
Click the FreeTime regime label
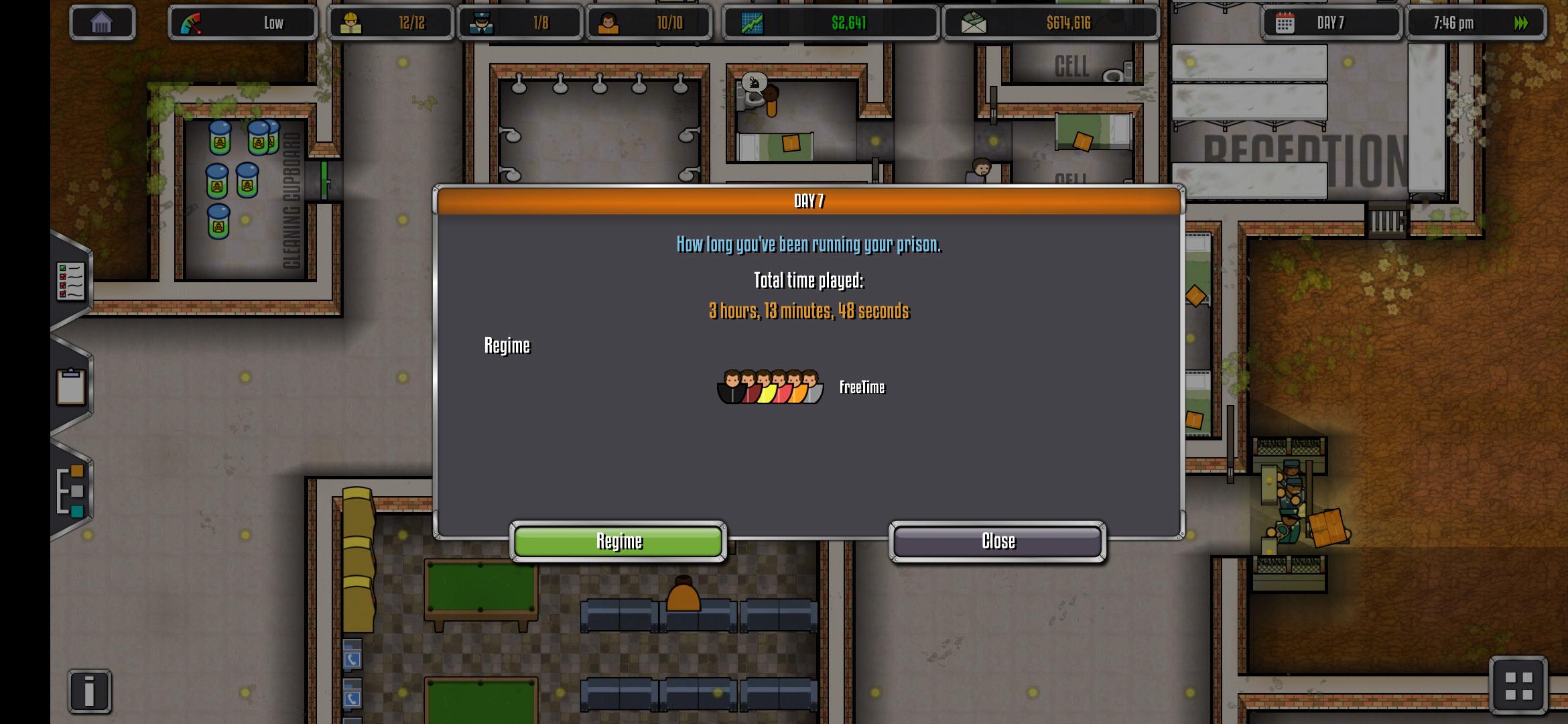[x=862, y=387]
